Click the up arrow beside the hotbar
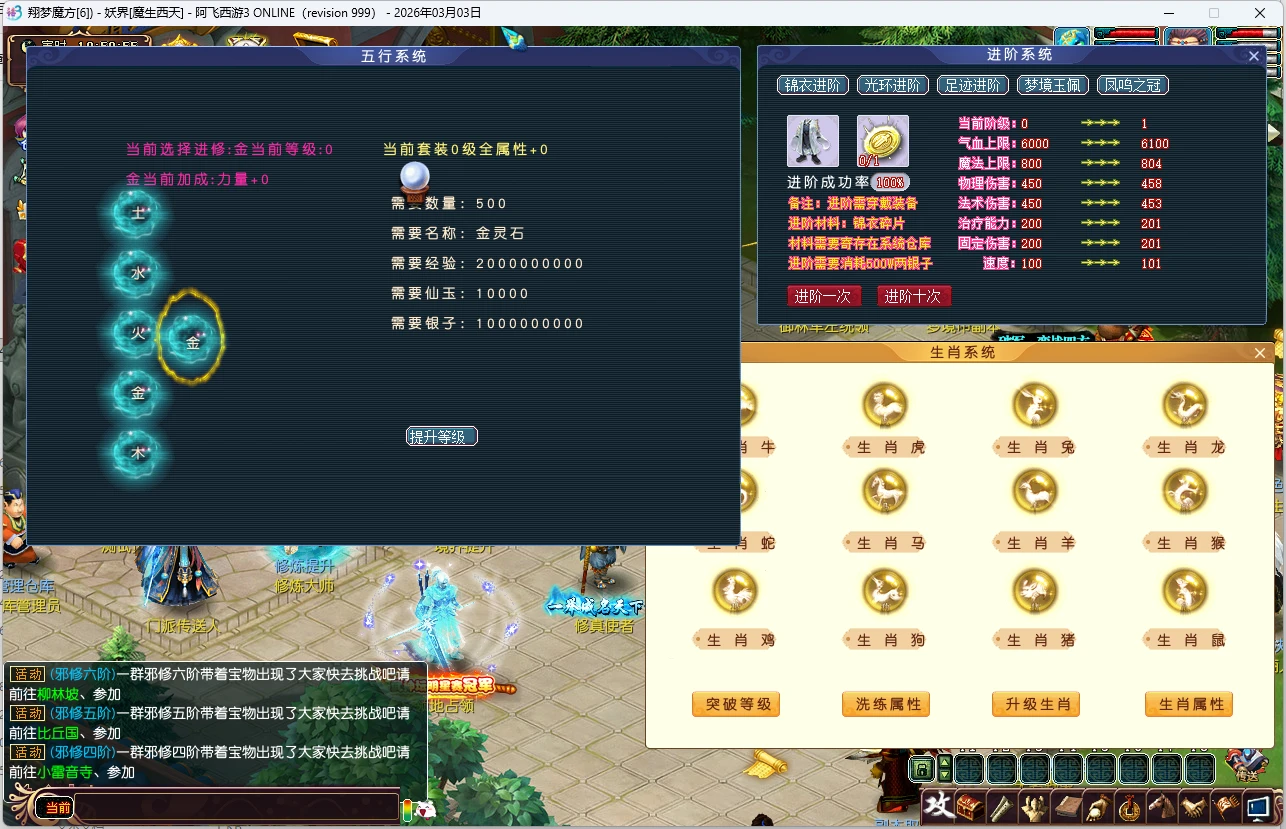The height and width of the screenshot is (829, 1286). coord(945,763)
